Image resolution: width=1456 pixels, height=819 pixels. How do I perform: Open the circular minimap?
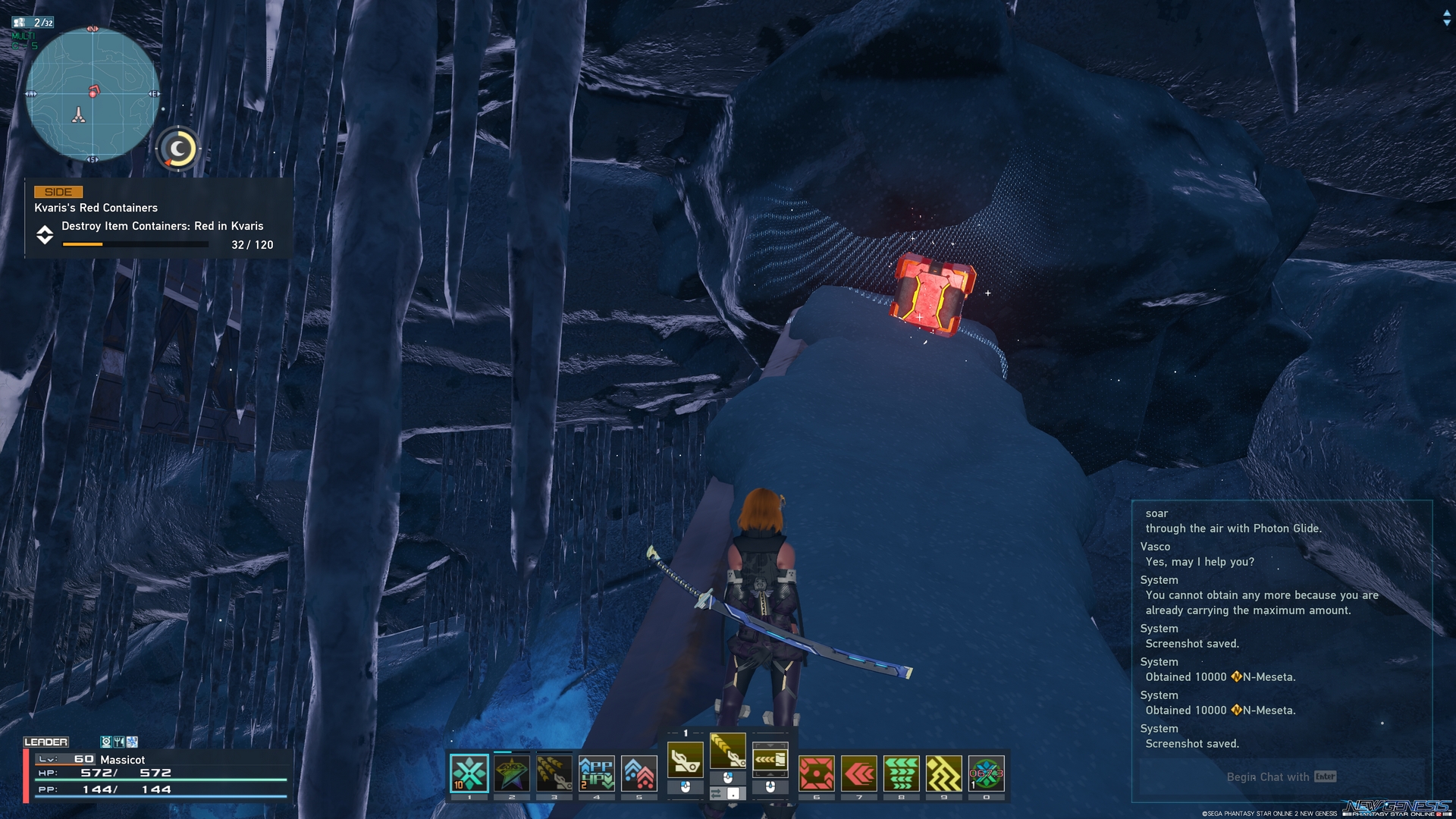93,95
